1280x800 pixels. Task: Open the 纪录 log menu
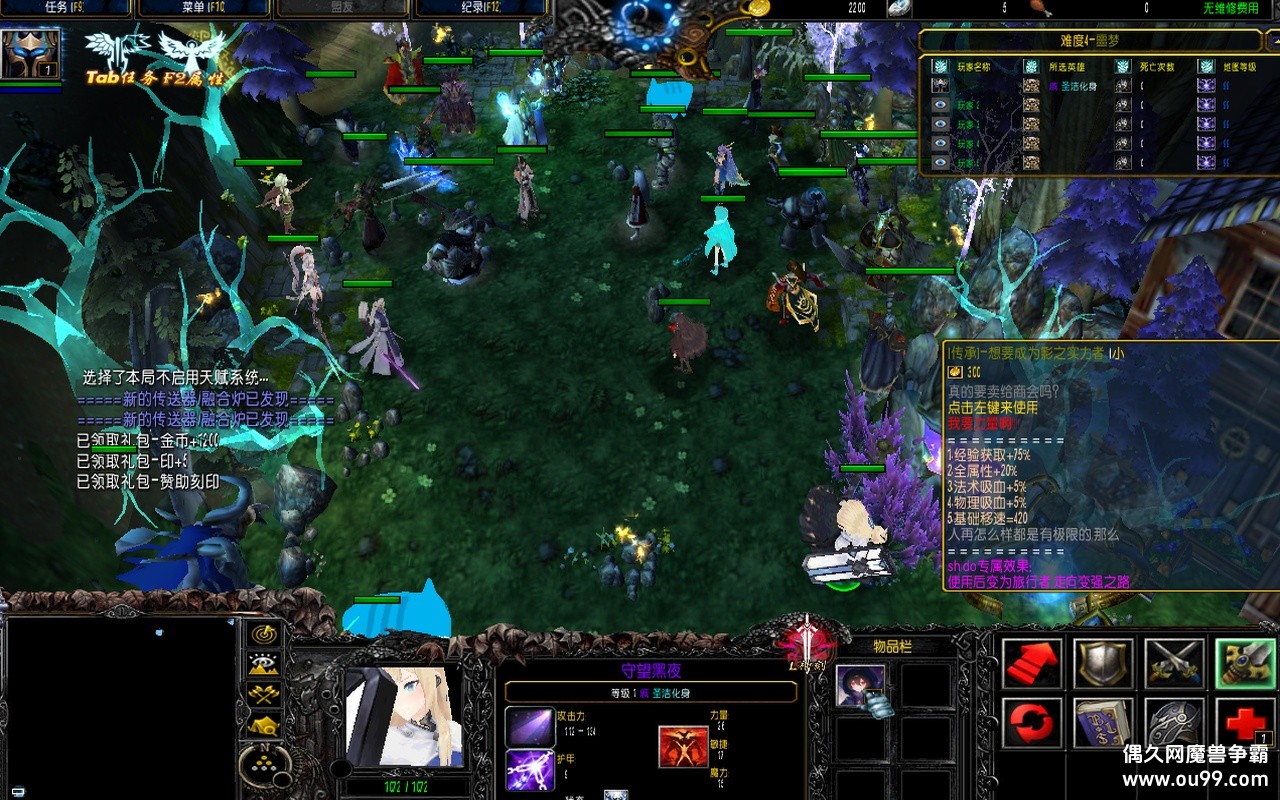pos(480,8)
